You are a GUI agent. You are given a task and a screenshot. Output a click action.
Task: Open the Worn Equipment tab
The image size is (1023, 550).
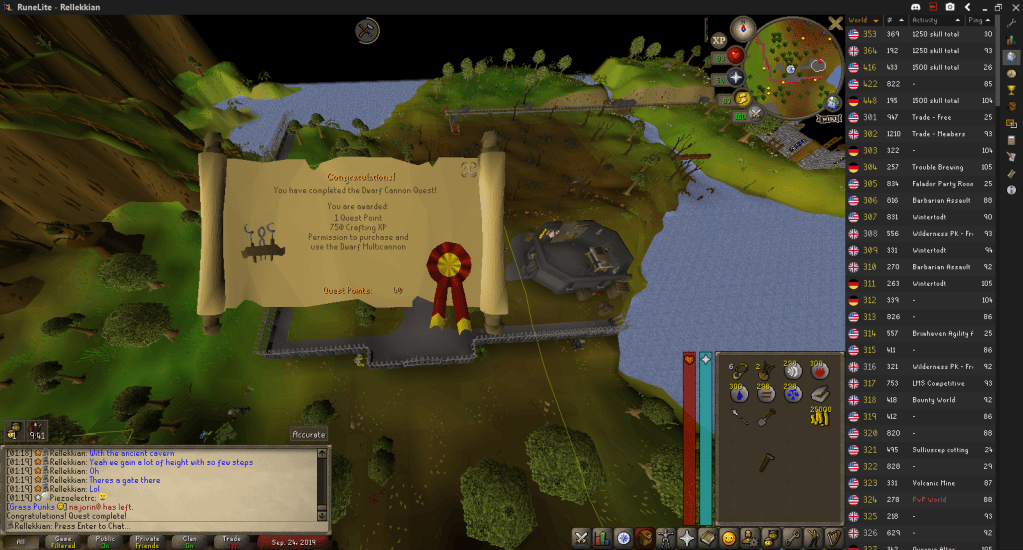665,538
